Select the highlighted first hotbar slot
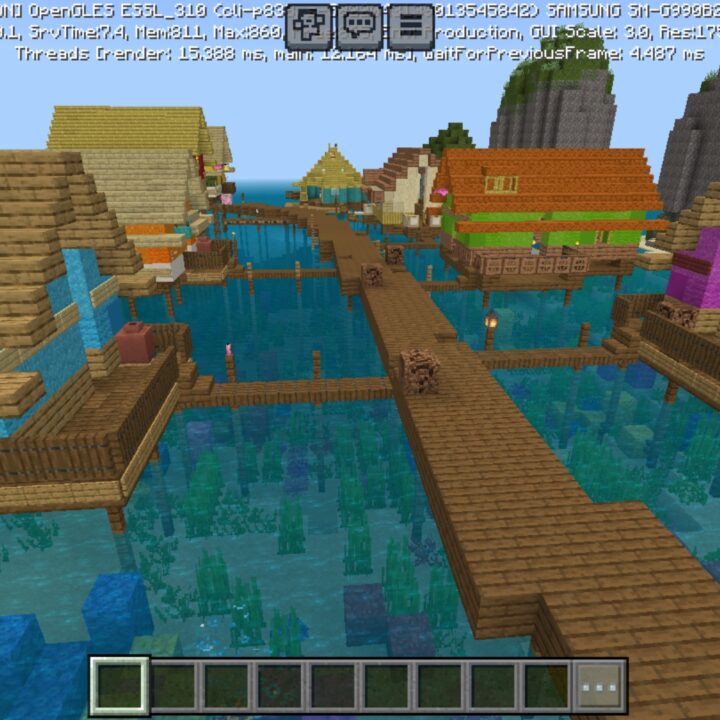Viewport: 720px width, 720px height. [x=120, y=686]
